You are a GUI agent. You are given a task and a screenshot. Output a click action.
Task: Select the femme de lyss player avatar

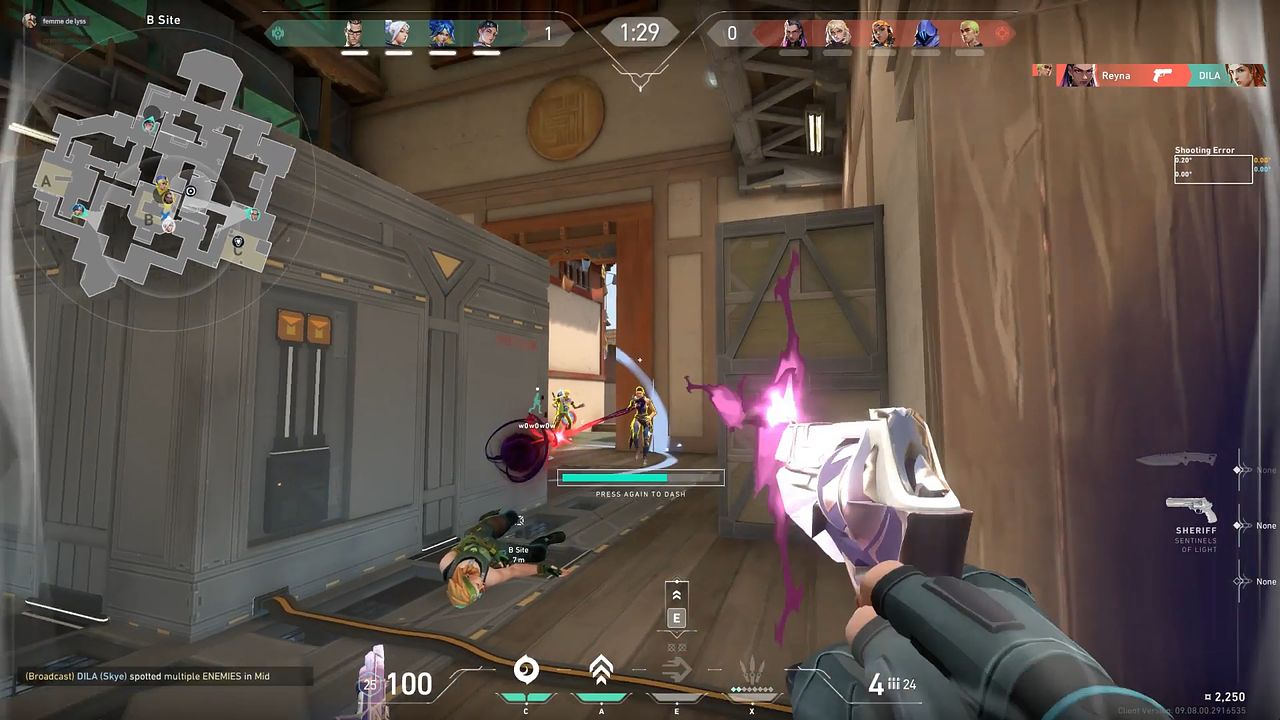point(30,21)
